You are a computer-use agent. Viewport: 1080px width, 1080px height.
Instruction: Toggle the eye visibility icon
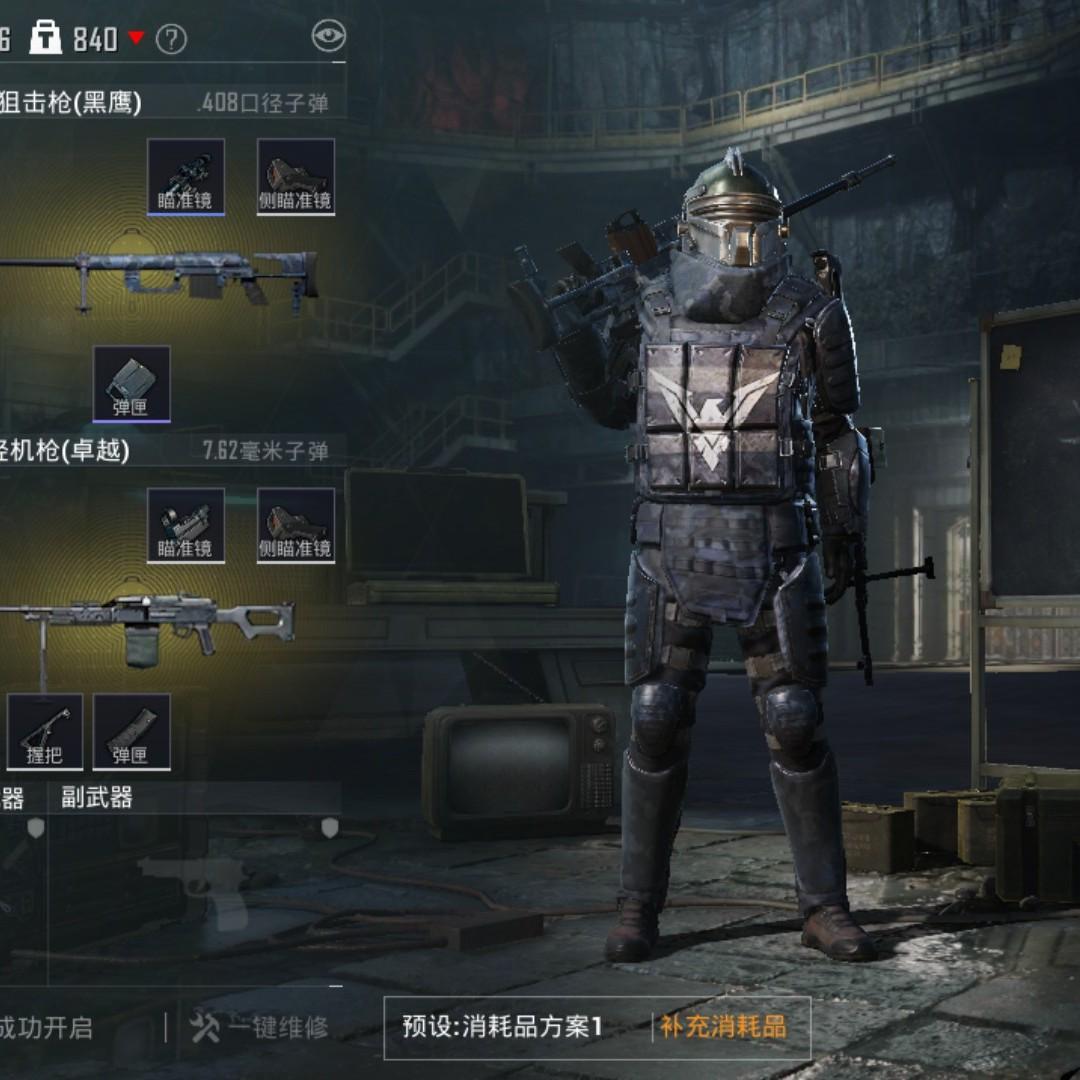(328, 37)
